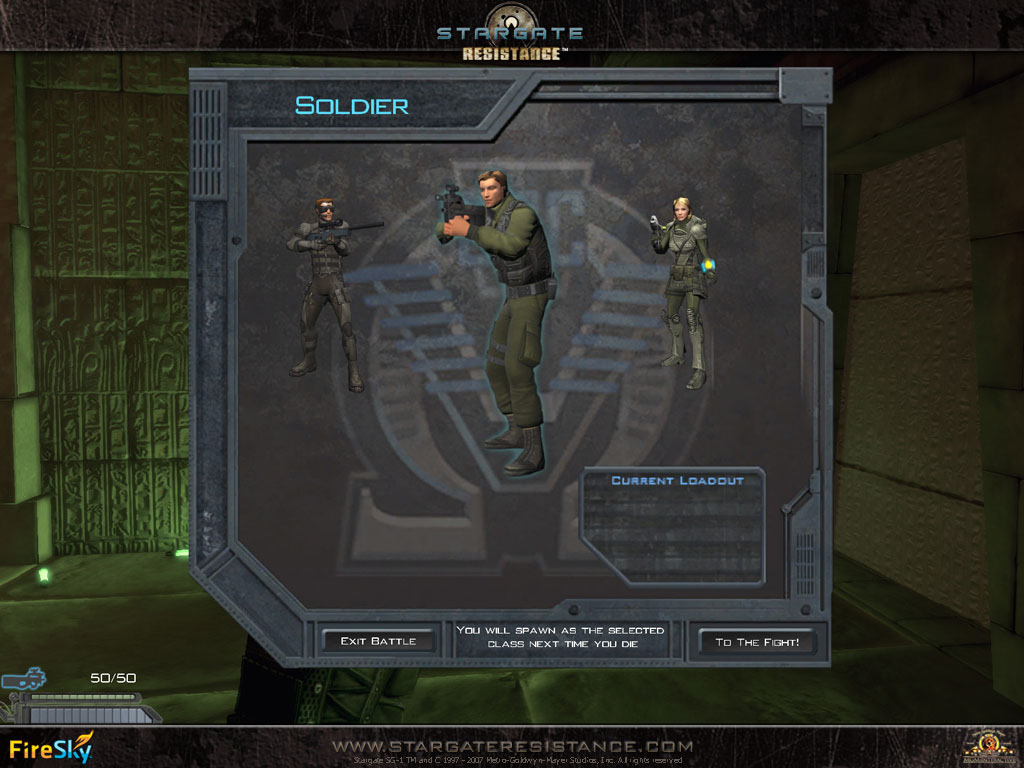Pick the female class holding a glowing device
The width and height of the screenshot is (1024, 768).
click(685, 290)
